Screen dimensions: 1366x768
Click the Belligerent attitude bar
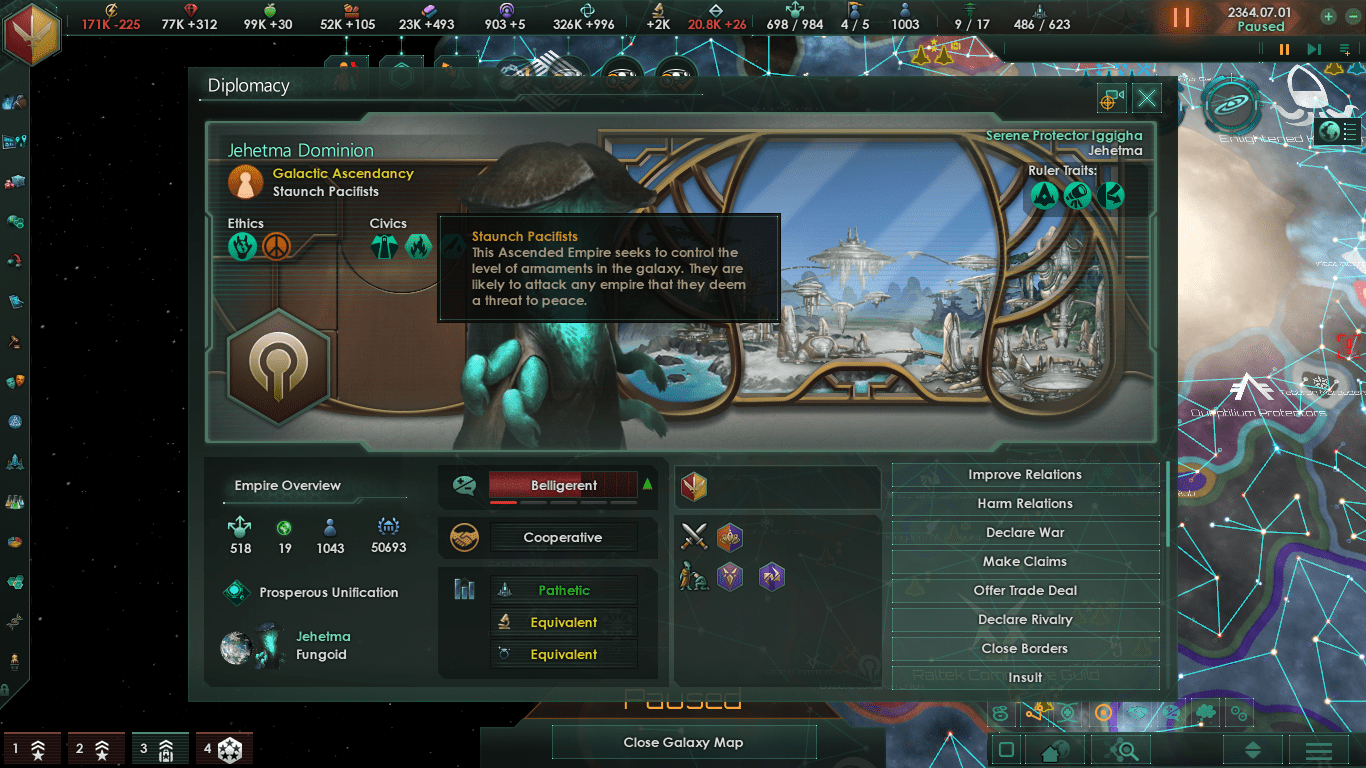563,486
